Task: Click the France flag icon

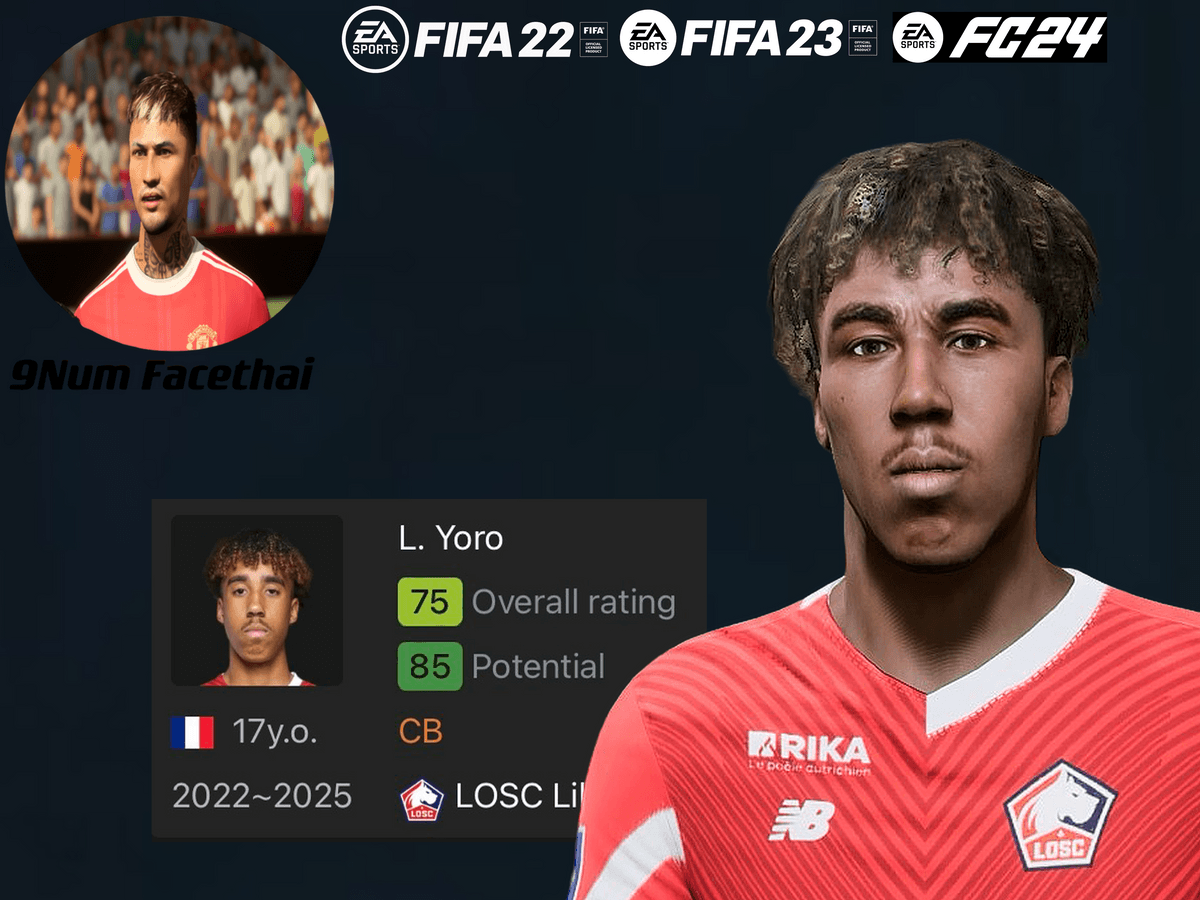Action: [x=192, y=733]
